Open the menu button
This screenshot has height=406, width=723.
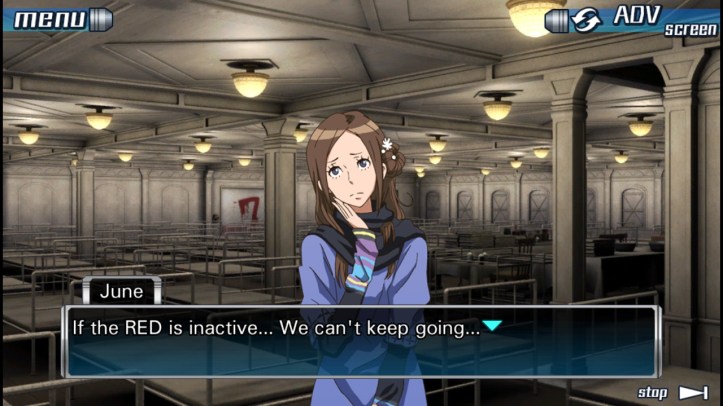point(58,18)
